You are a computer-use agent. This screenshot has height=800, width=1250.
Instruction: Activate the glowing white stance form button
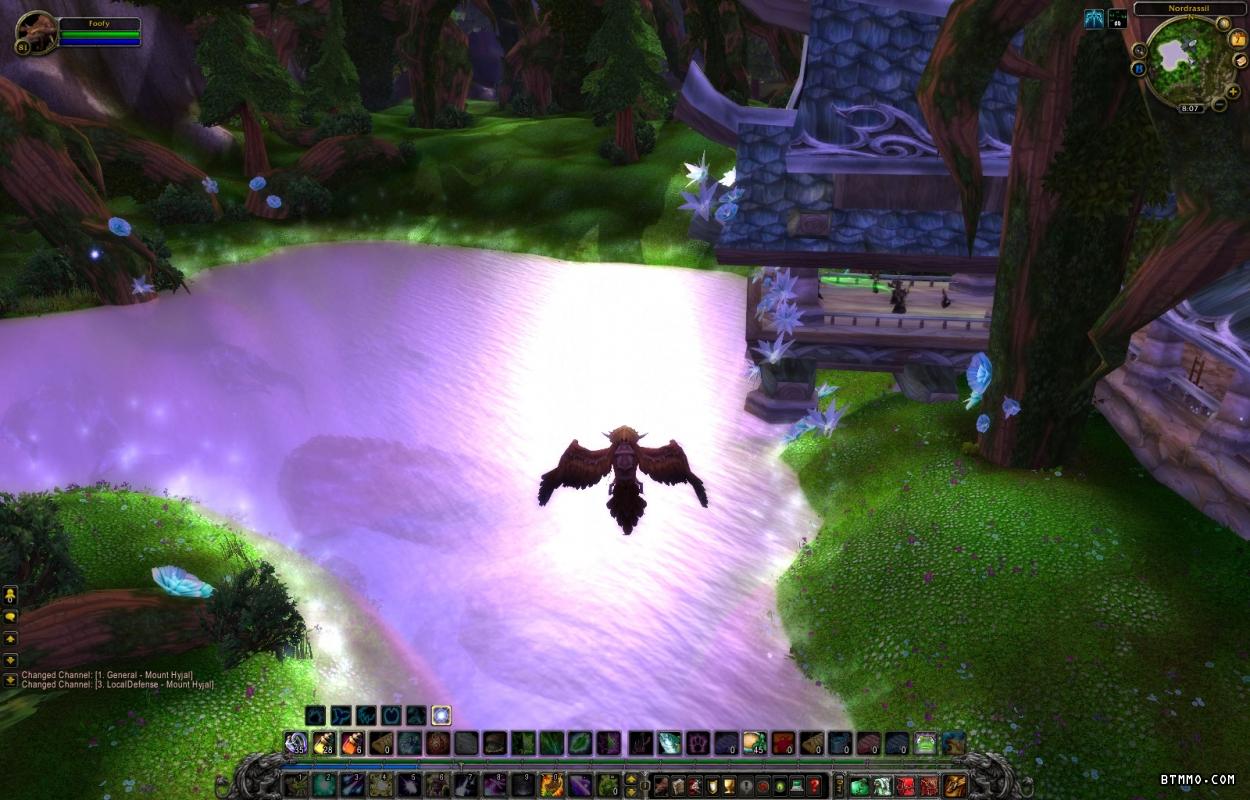(441, 715)
